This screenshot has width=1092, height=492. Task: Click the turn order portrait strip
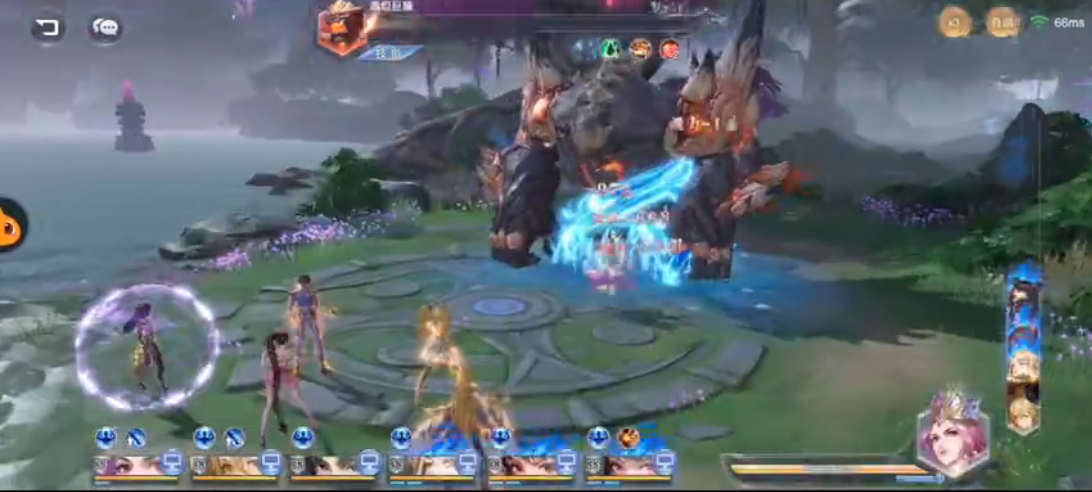point(1023,347)
